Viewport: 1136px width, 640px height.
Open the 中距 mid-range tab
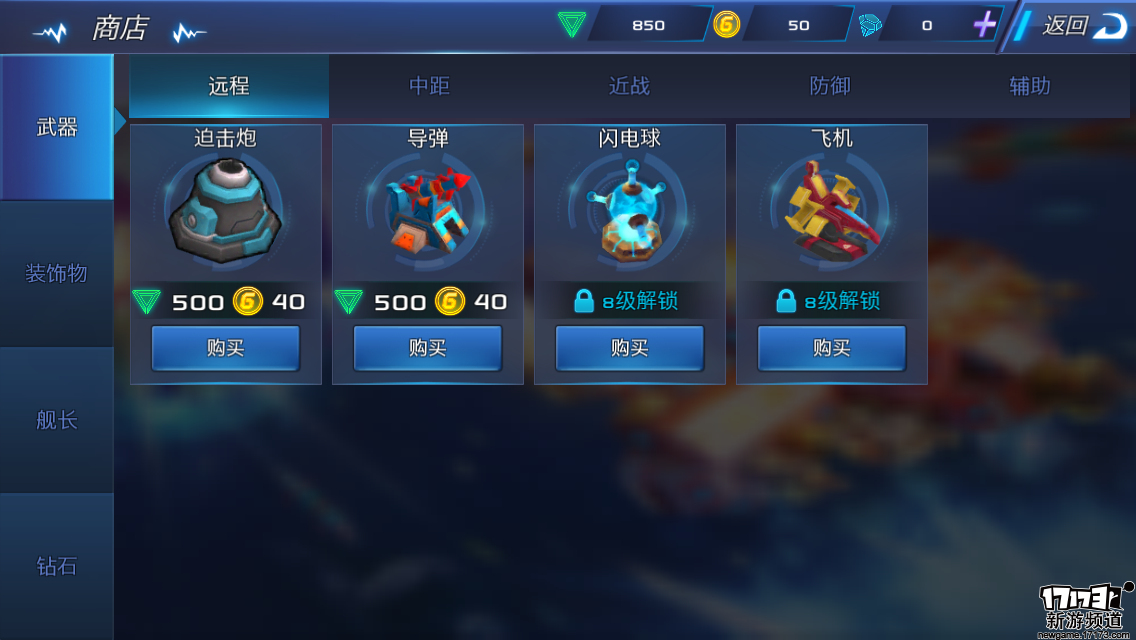point(429,86)
